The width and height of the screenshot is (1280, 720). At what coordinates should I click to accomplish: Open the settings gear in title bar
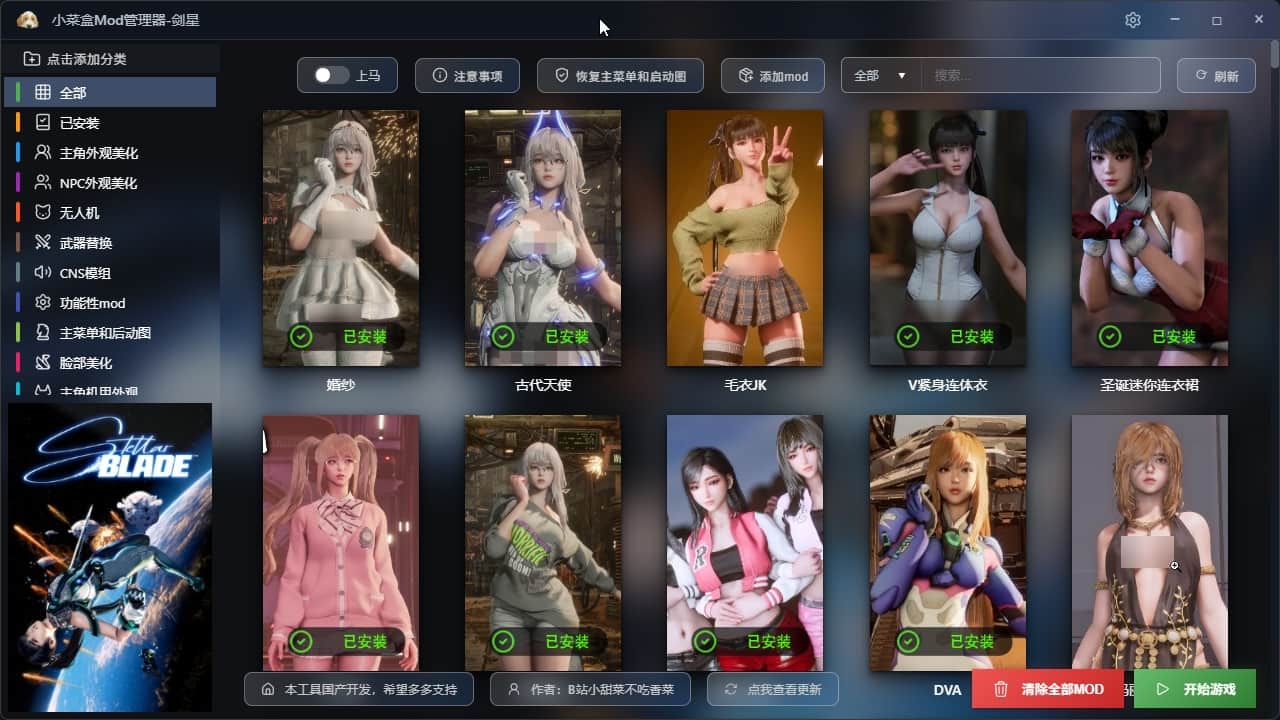[x=1132, y=20]
